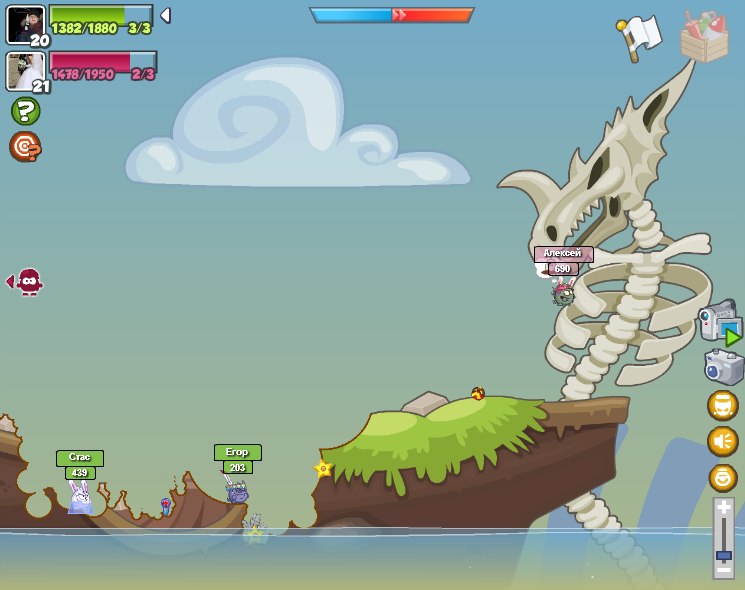The height and width of the screenshot is (590, 745).
Task: Zoom in with the plus on the slider
Action: 723,508
